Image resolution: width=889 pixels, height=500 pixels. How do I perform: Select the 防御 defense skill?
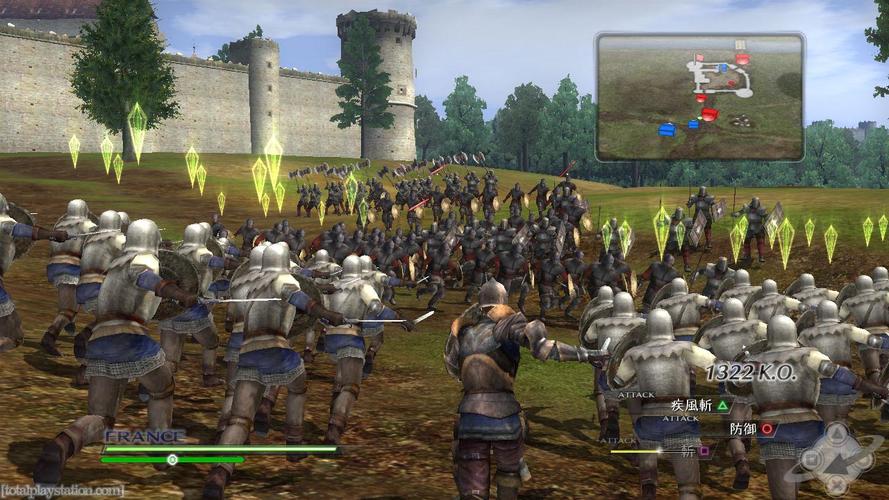coord(752,428)
